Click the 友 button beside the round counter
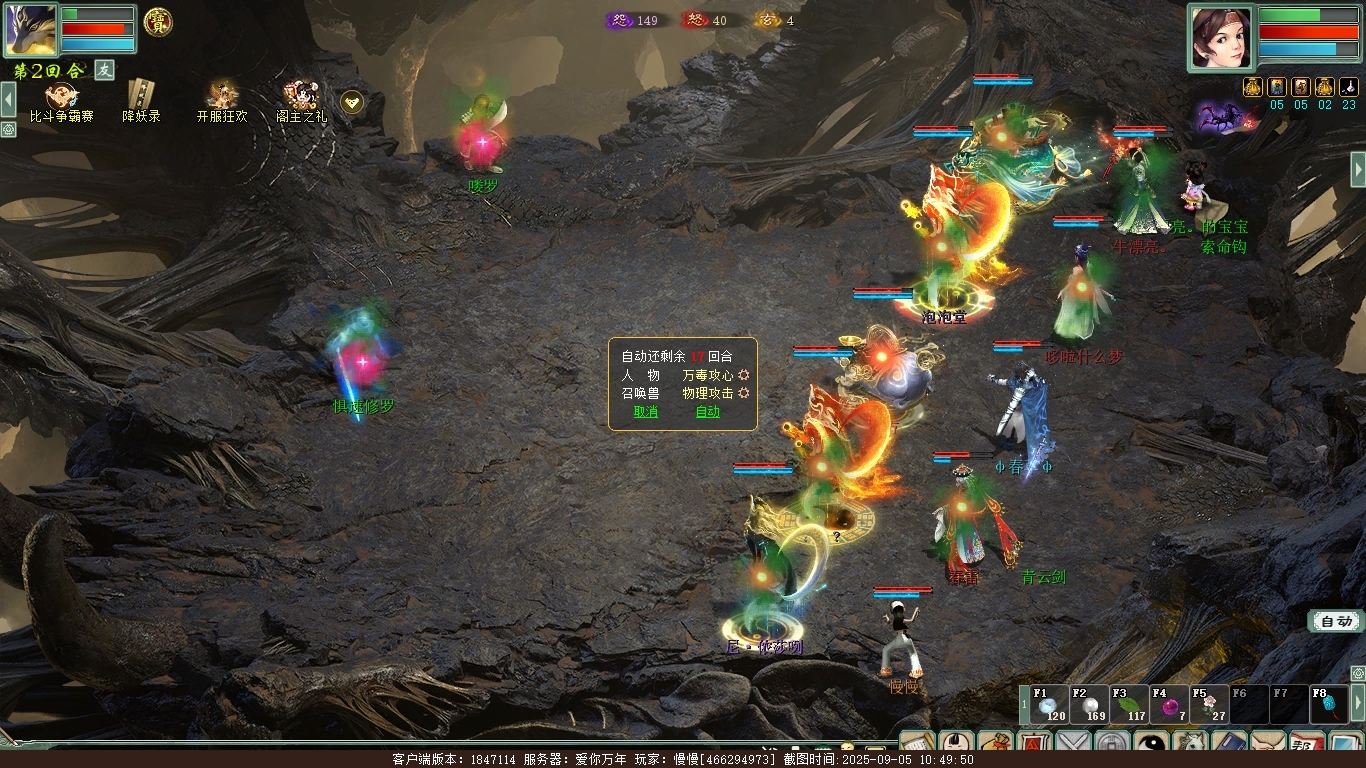Image resolution: width=1366 pixels, height=768 pixels. coord(105,70)
